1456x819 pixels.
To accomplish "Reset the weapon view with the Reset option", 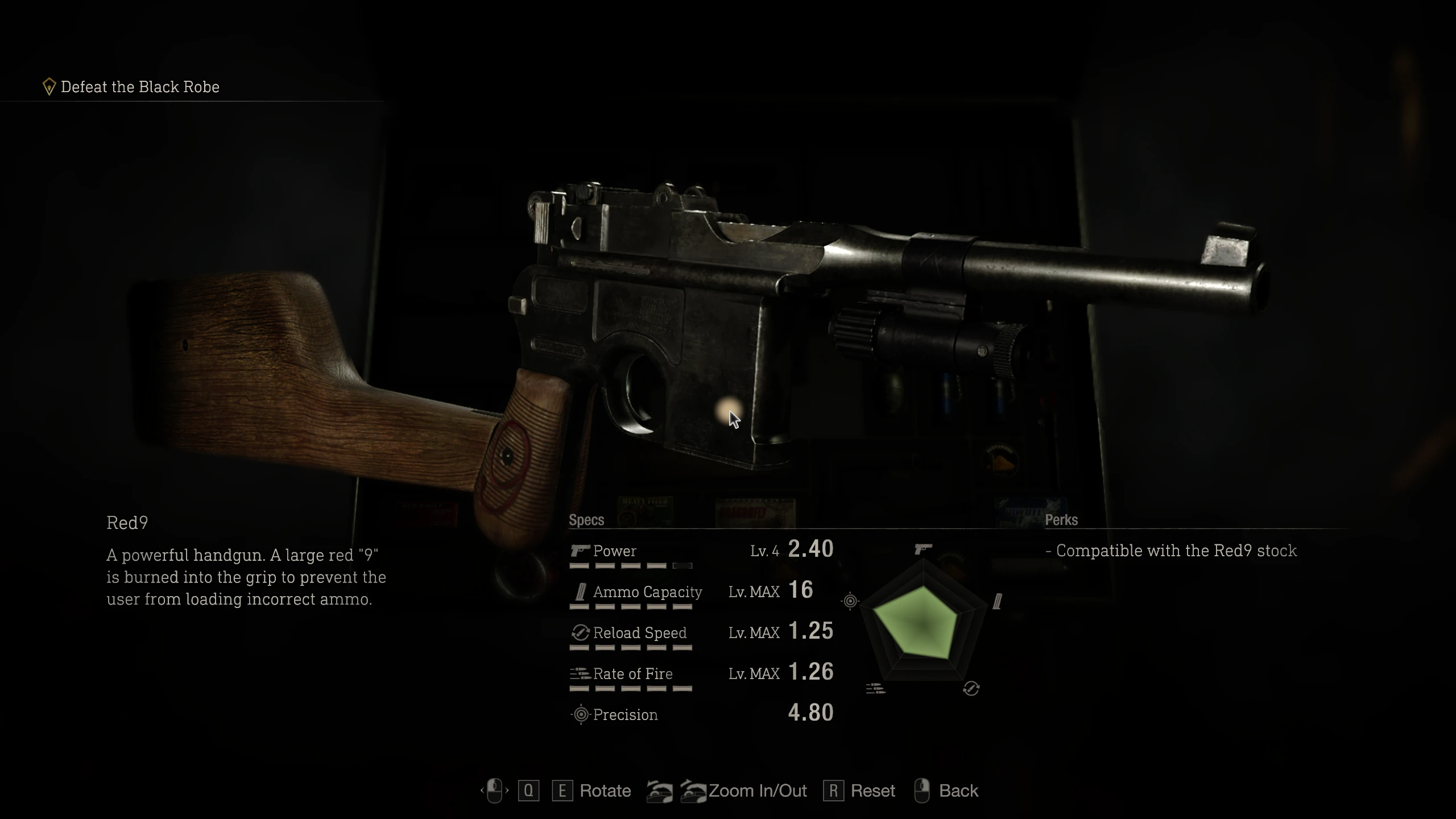I will (872, 791).
